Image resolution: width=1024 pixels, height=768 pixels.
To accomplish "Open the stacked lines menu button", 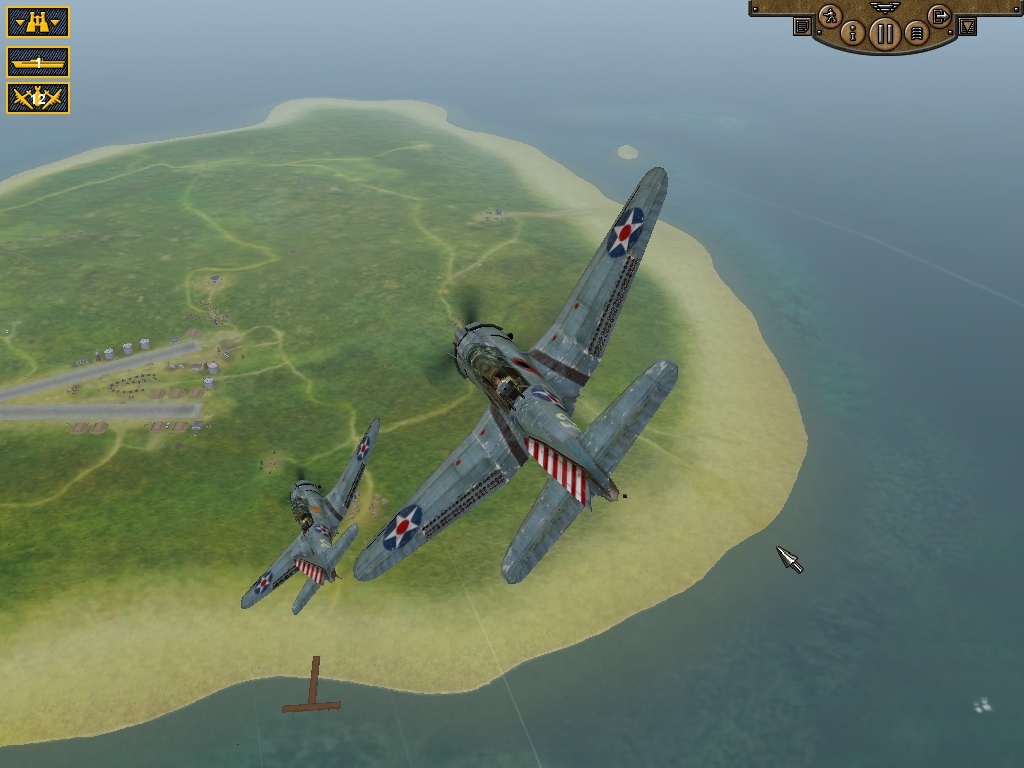I will (x=916, y=33).
